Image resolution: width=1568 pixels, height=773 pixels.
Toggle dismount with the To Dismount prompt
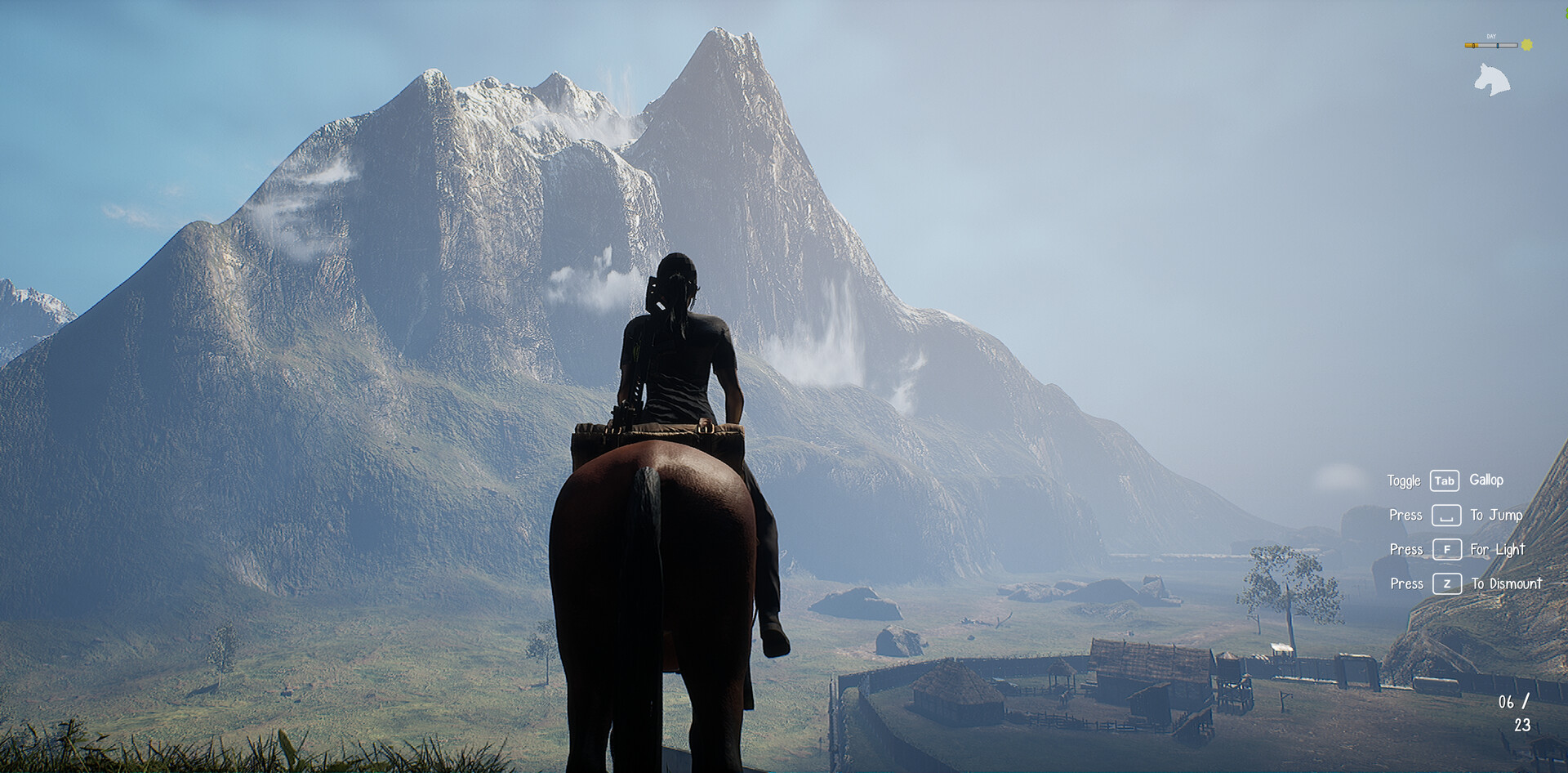click(x=1507, y=584)
